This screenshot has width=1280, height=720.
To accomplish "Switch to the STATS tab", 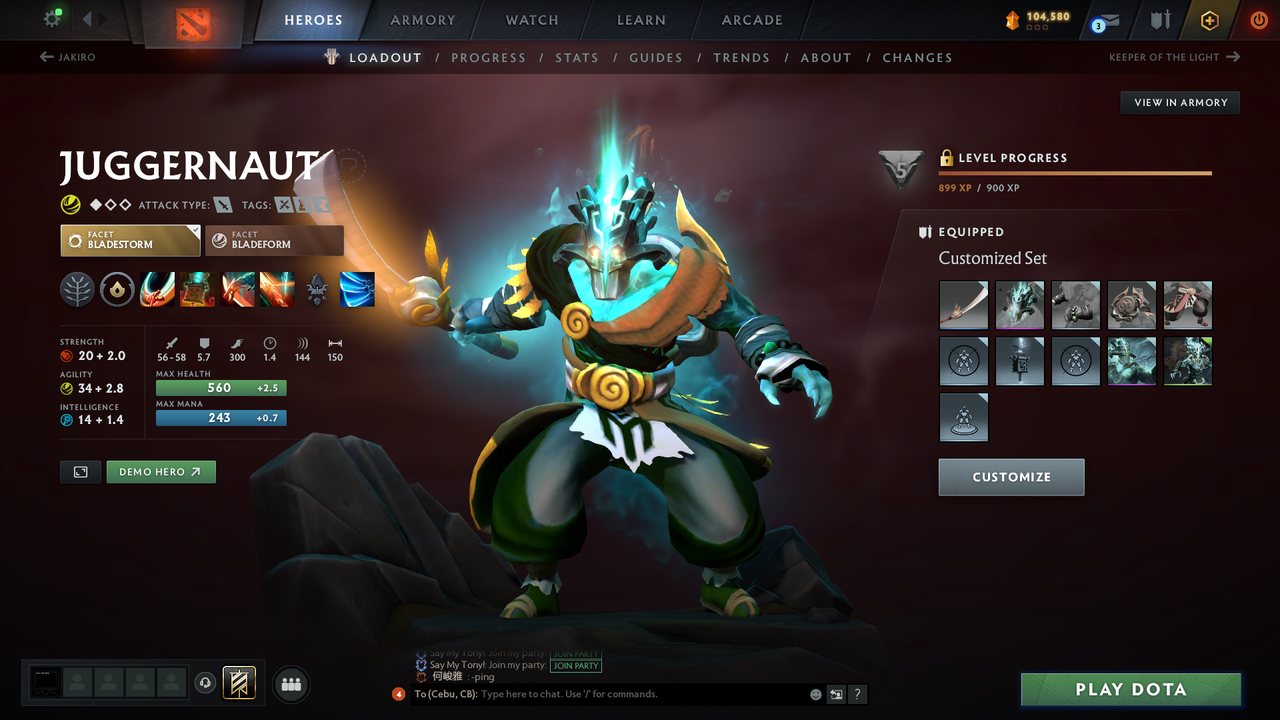I will click(x=577, y=58).
